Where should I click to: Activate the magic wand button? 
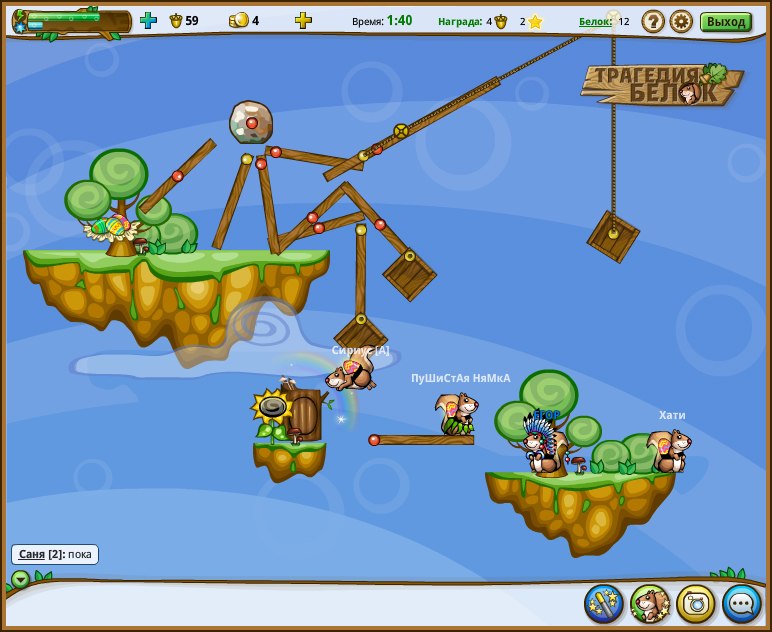(604, 603)
